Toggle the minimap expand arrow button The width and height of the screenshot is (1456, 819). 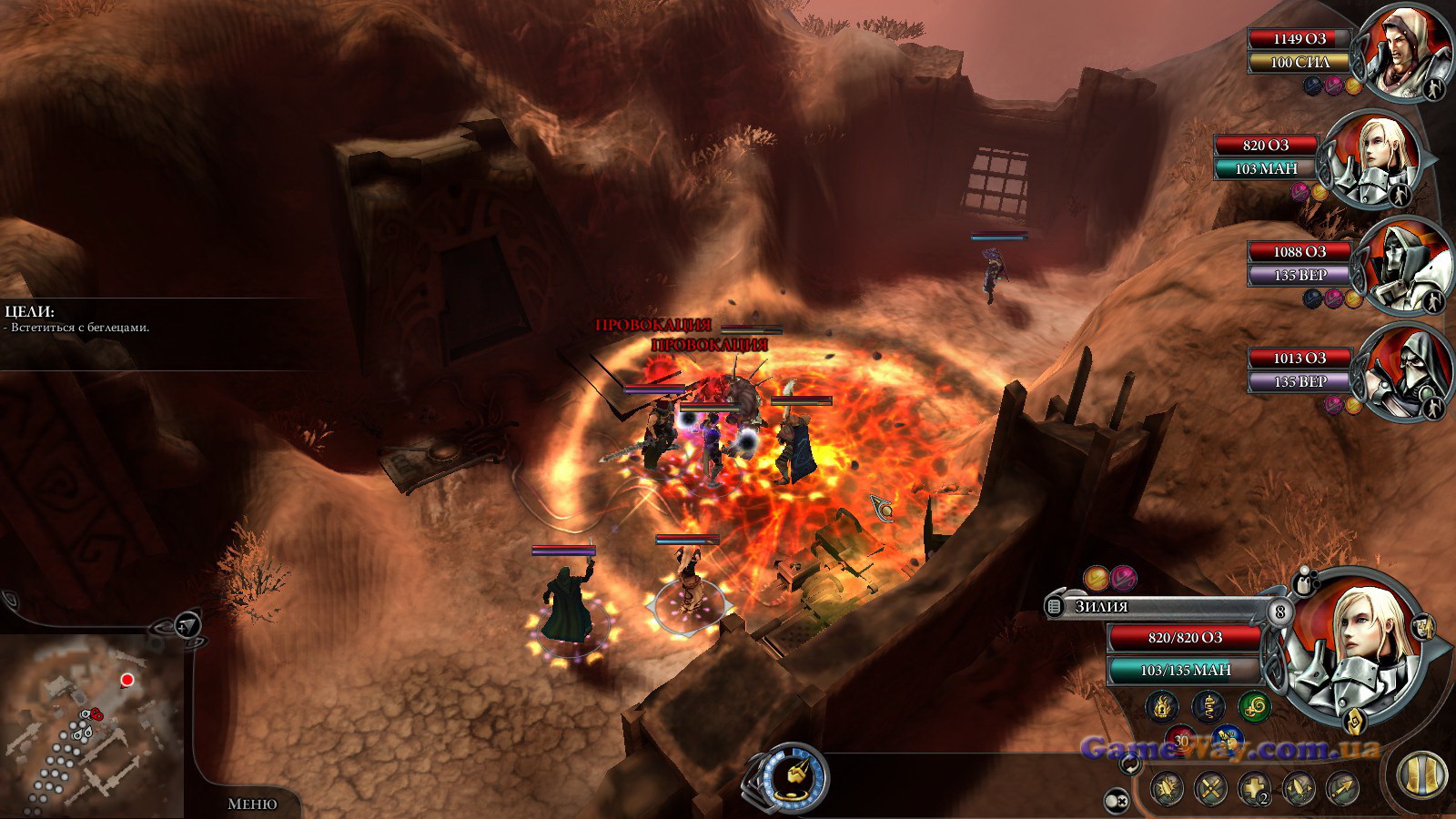tap(187, 625)
